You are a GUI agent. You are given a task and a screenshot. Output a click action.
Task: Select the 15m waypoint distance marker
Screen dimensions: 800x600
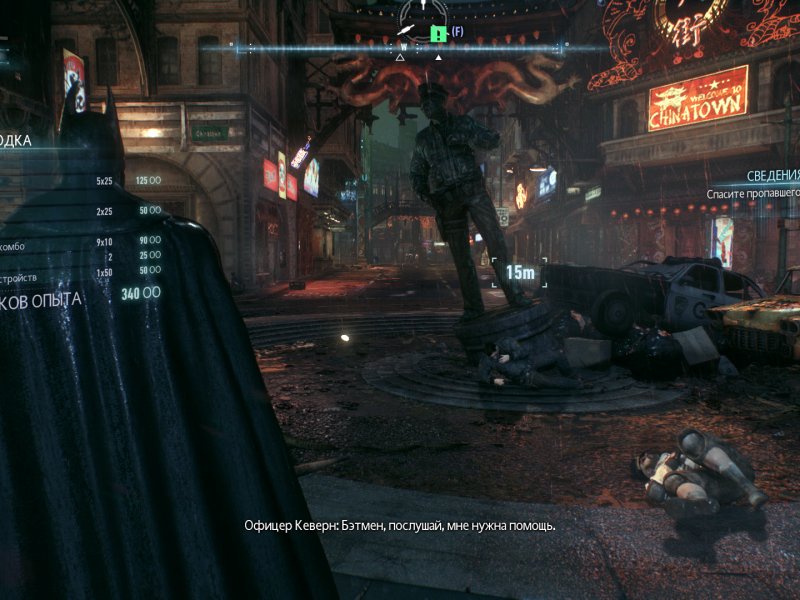[x=519, y=271]
